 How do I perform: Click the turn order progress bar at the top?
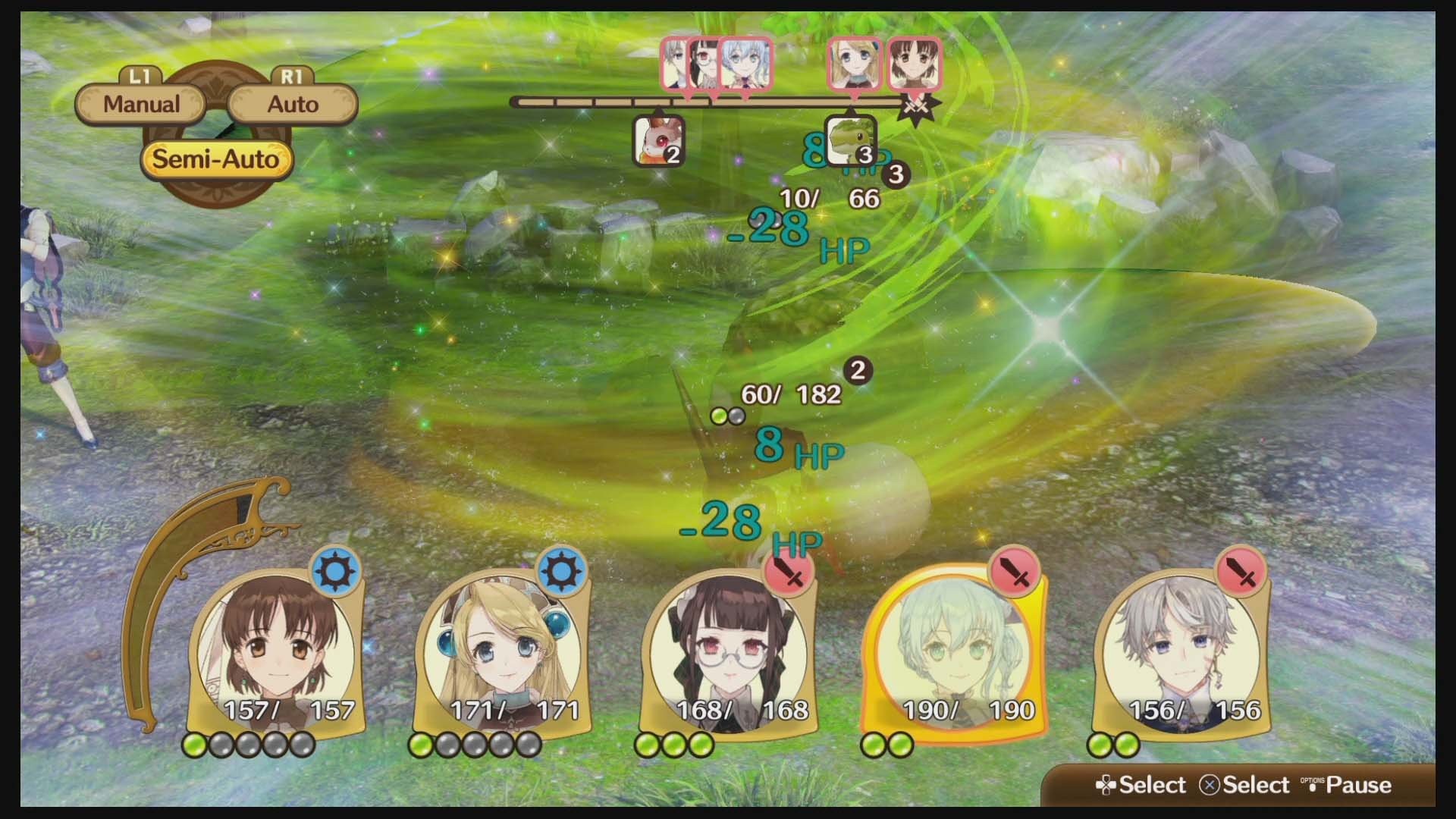point(713,101)
